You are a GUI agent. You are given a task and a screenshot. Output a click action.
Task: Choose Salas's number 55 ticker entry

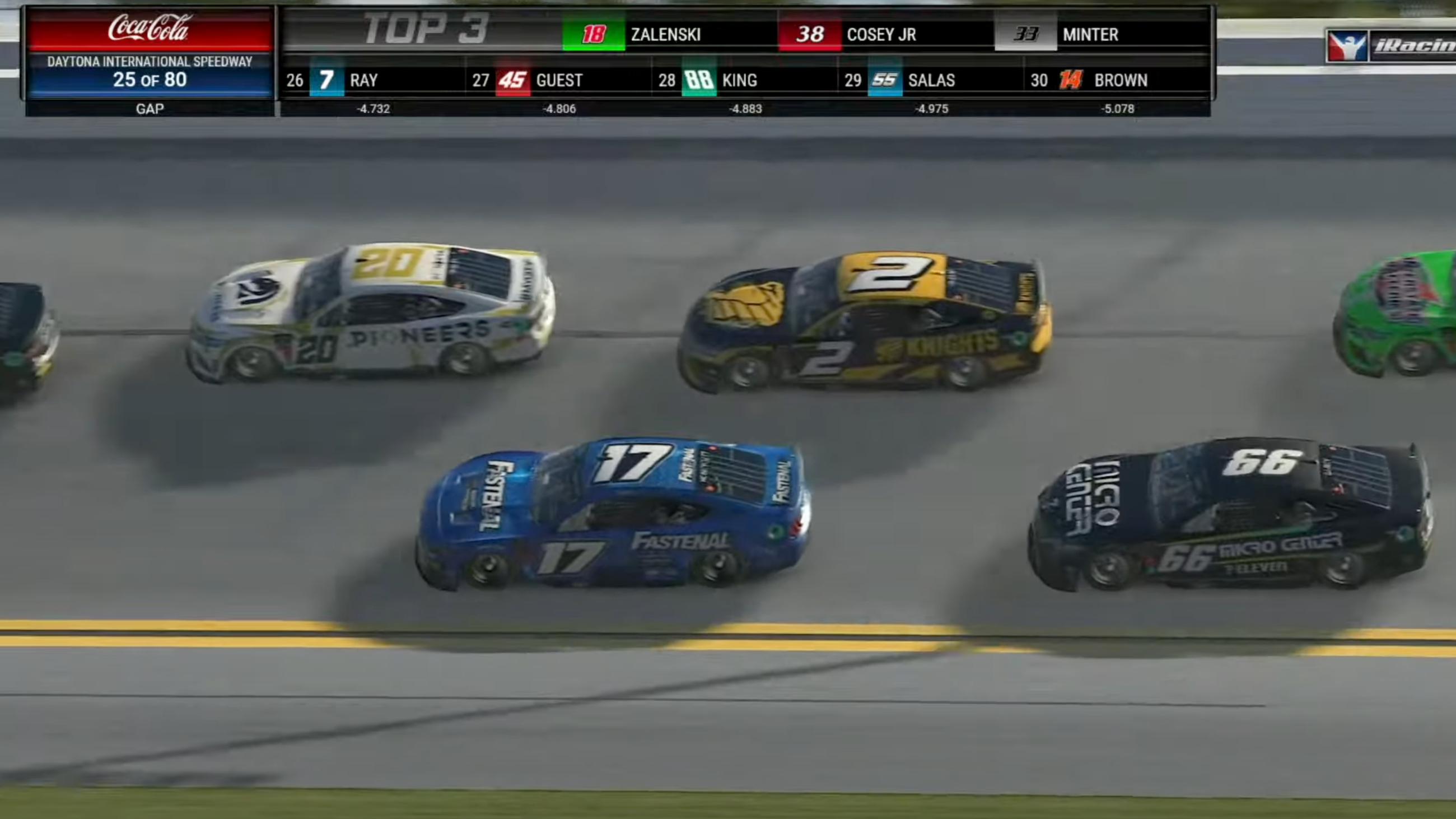coord(903,80)
